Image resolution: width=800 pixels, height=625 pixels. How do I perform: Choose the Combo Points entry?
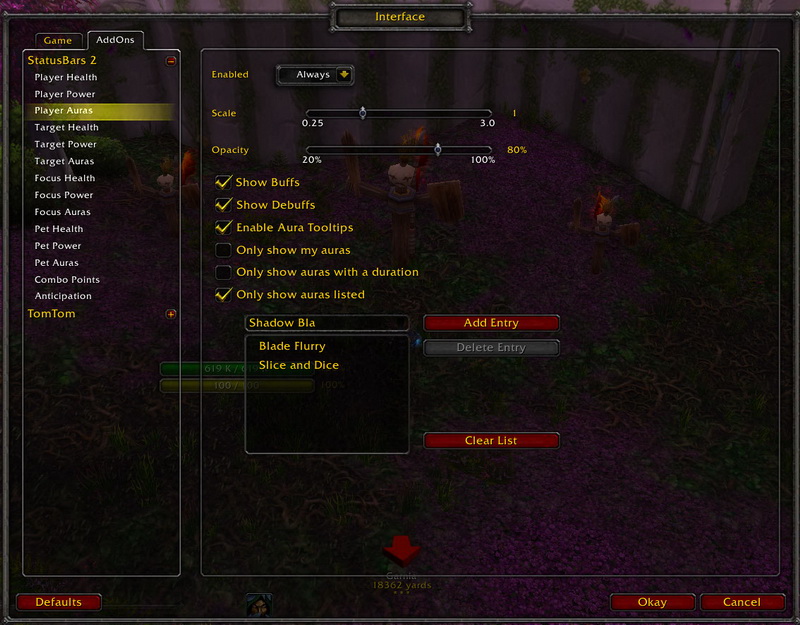coord(67,279)
